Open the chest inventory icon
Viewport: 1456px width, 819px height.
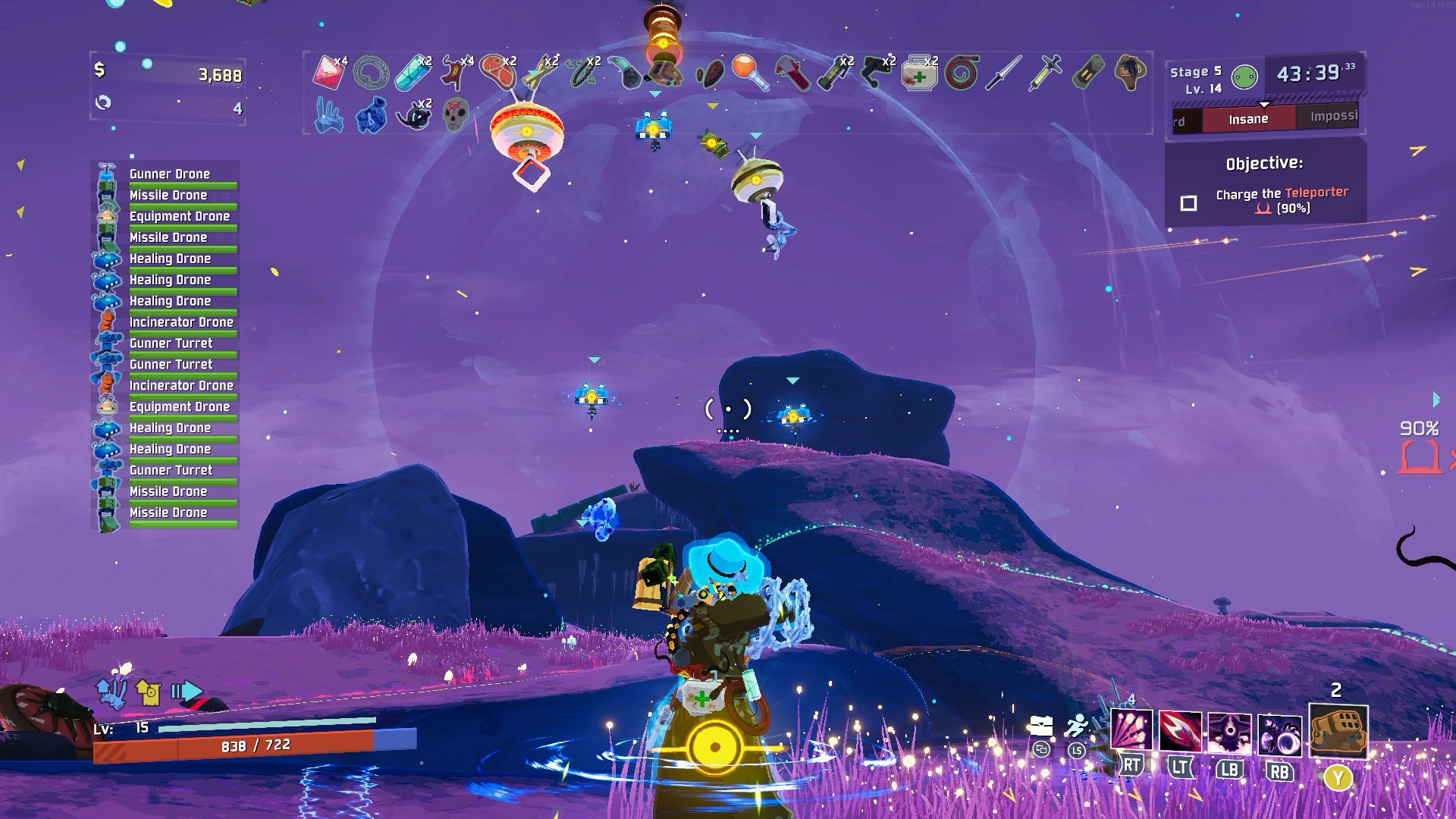tap(1040, 726)
